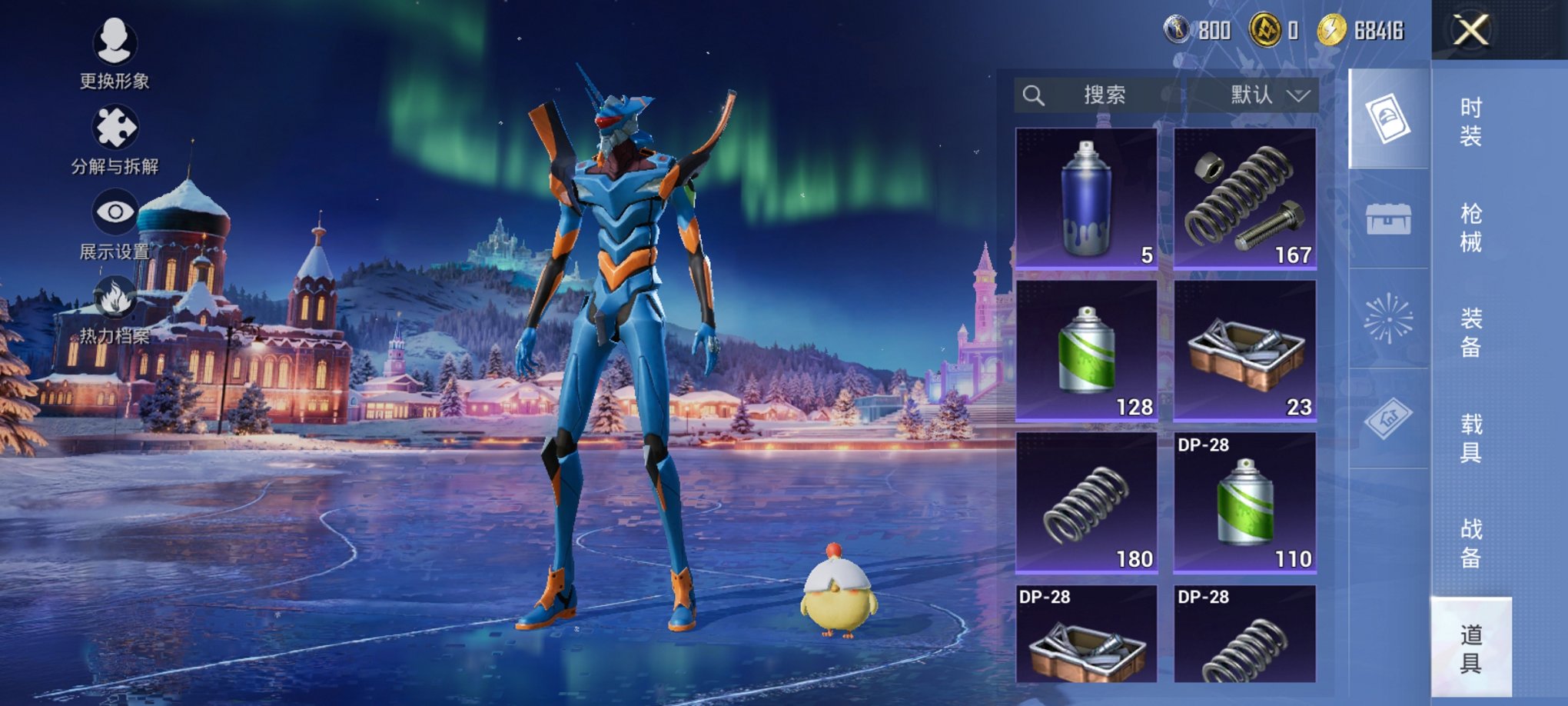Select the treasure chest sub-category

click(x=1388, y=219)
